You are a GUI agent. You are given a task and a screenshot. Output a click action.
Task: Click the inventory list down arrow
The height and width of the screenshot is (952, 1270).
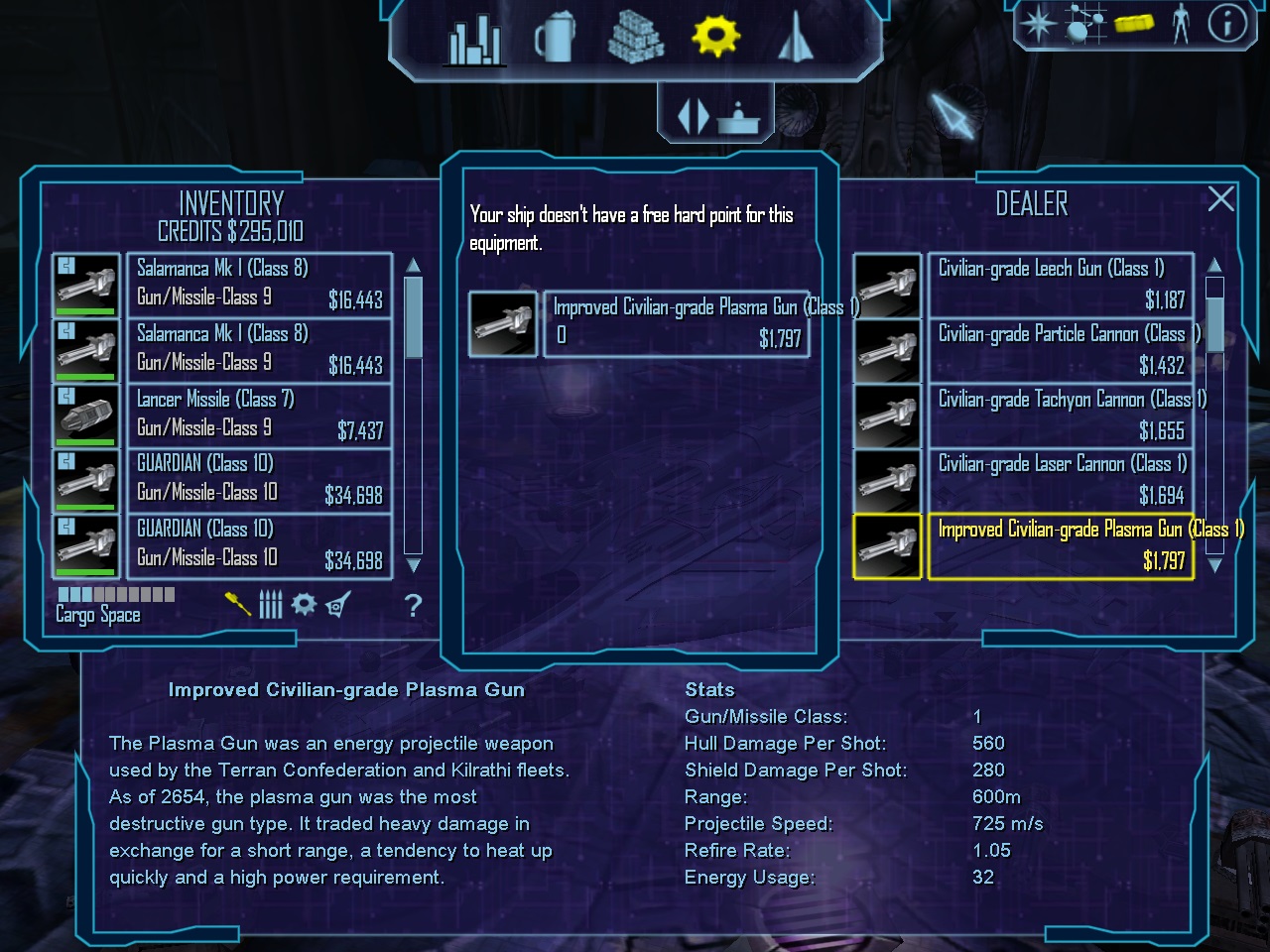[414, 564]
